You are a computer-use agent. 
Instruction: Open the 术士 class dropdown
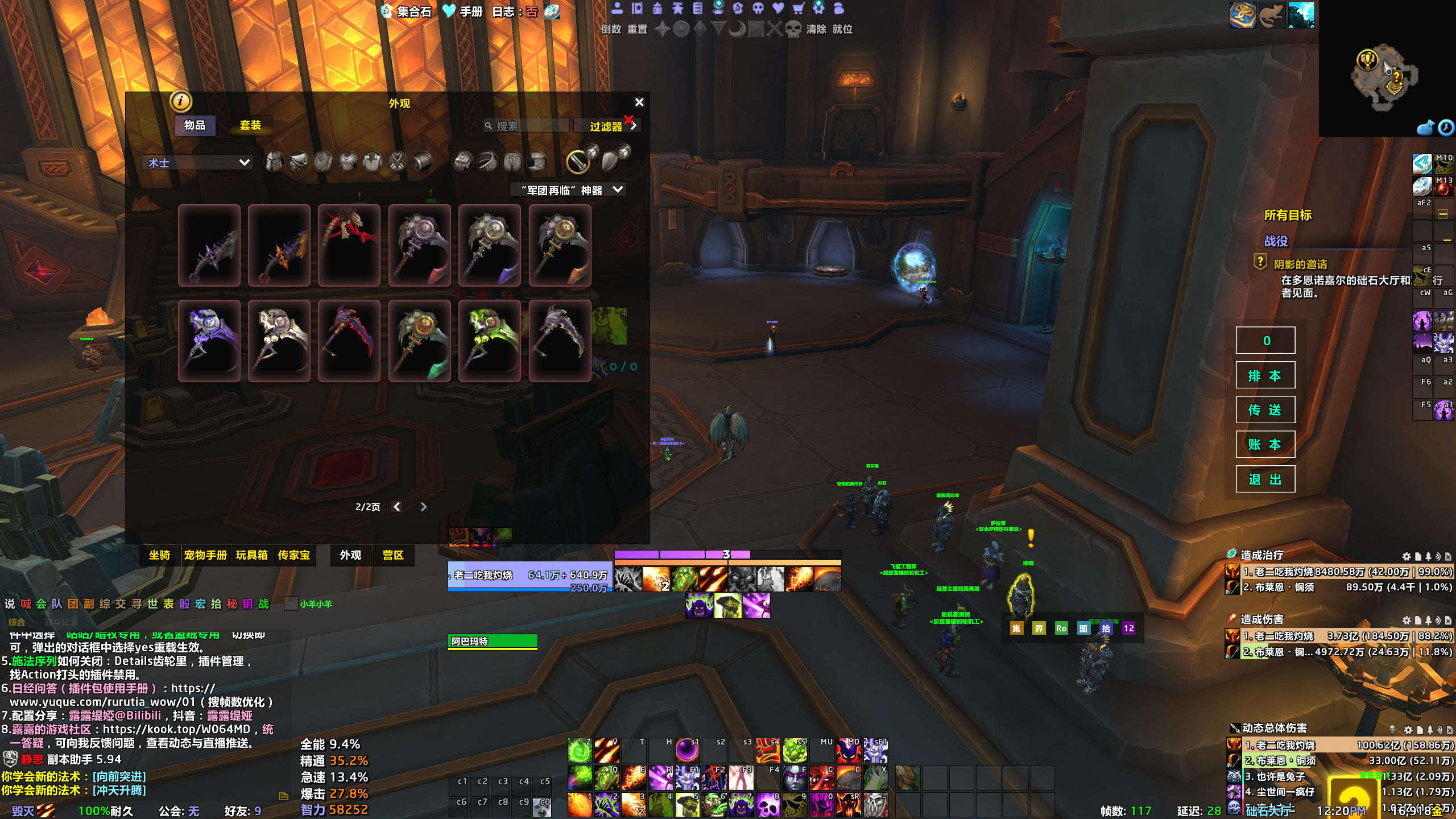(197, 163)
